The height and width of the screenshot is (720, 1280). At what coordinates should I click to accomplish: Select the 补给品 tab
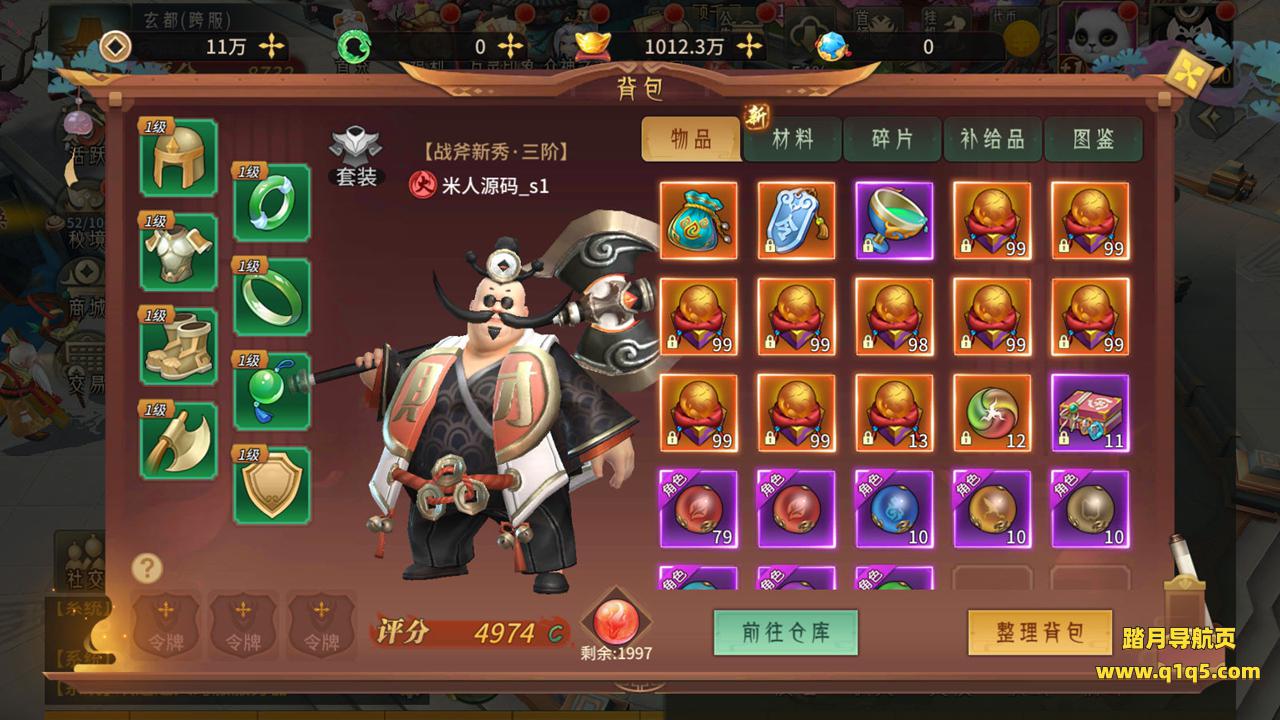(x=993, y=140)
